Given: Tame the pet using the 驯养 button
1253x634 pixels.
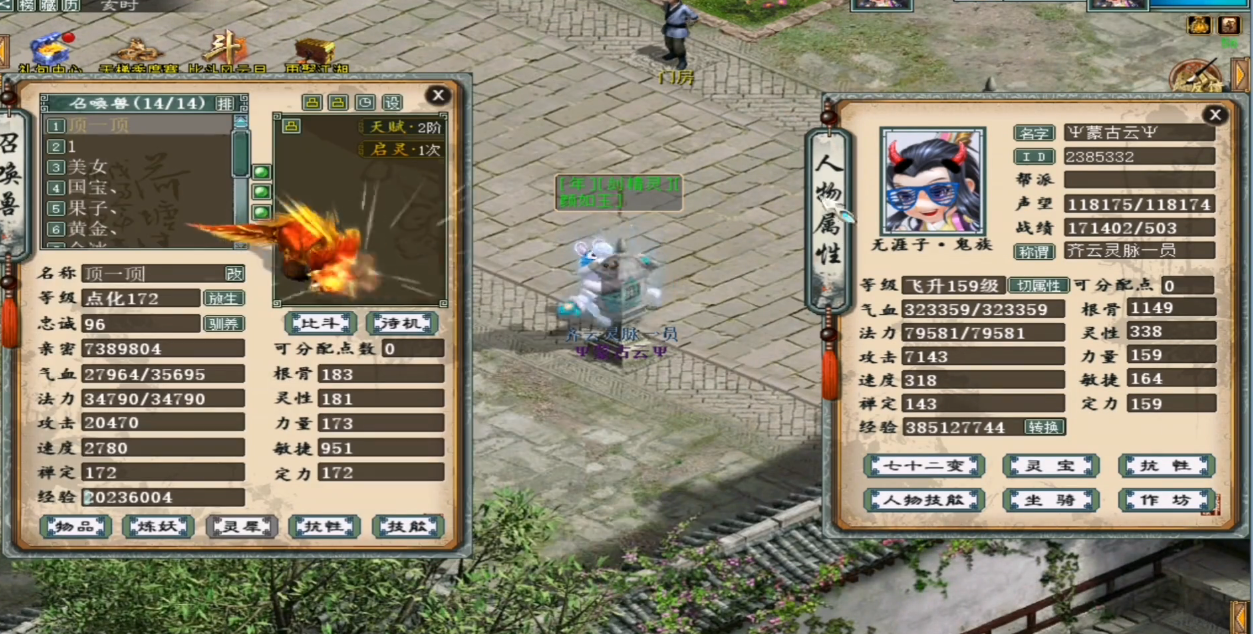Looking at the screenshot, I should [224, 323].
